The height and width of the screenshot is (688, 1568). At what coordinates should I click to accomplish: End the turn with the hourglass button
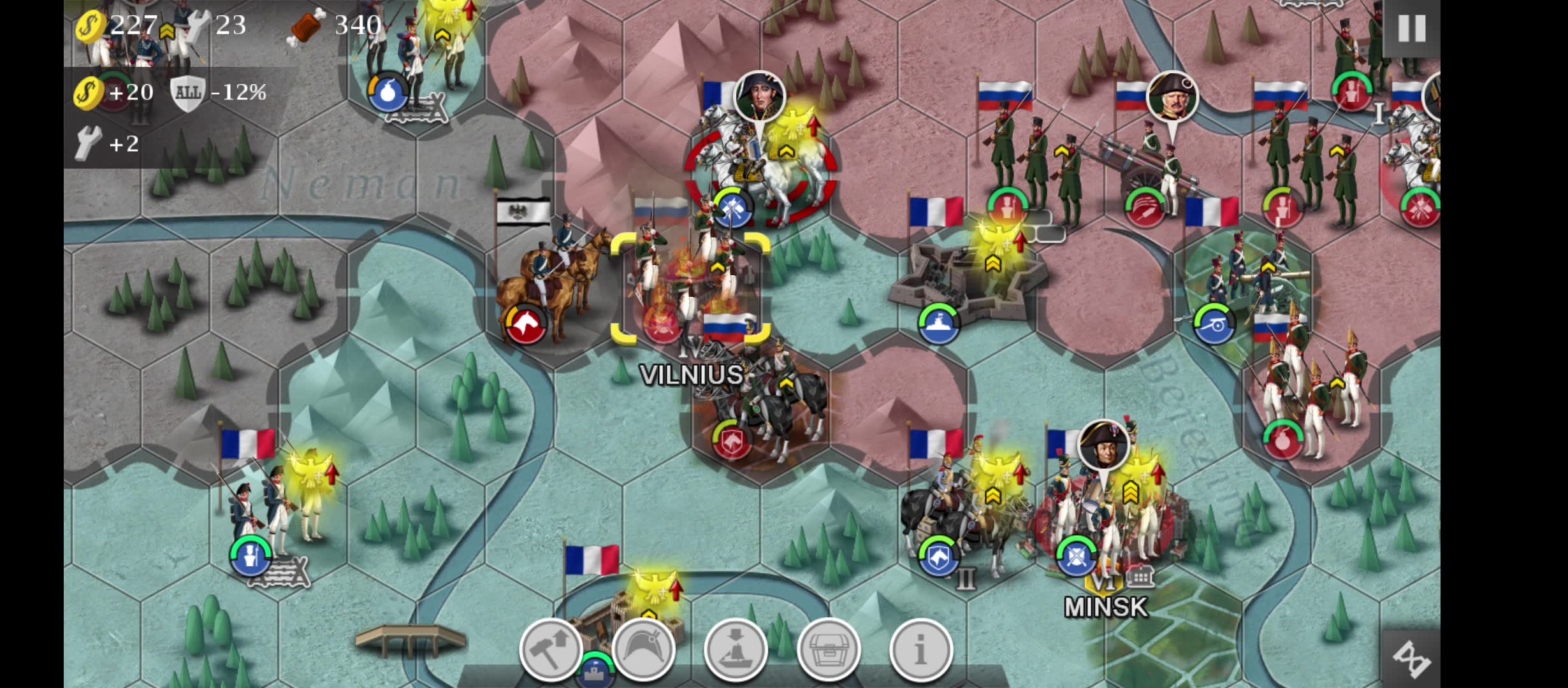(x=1411, y=659)
